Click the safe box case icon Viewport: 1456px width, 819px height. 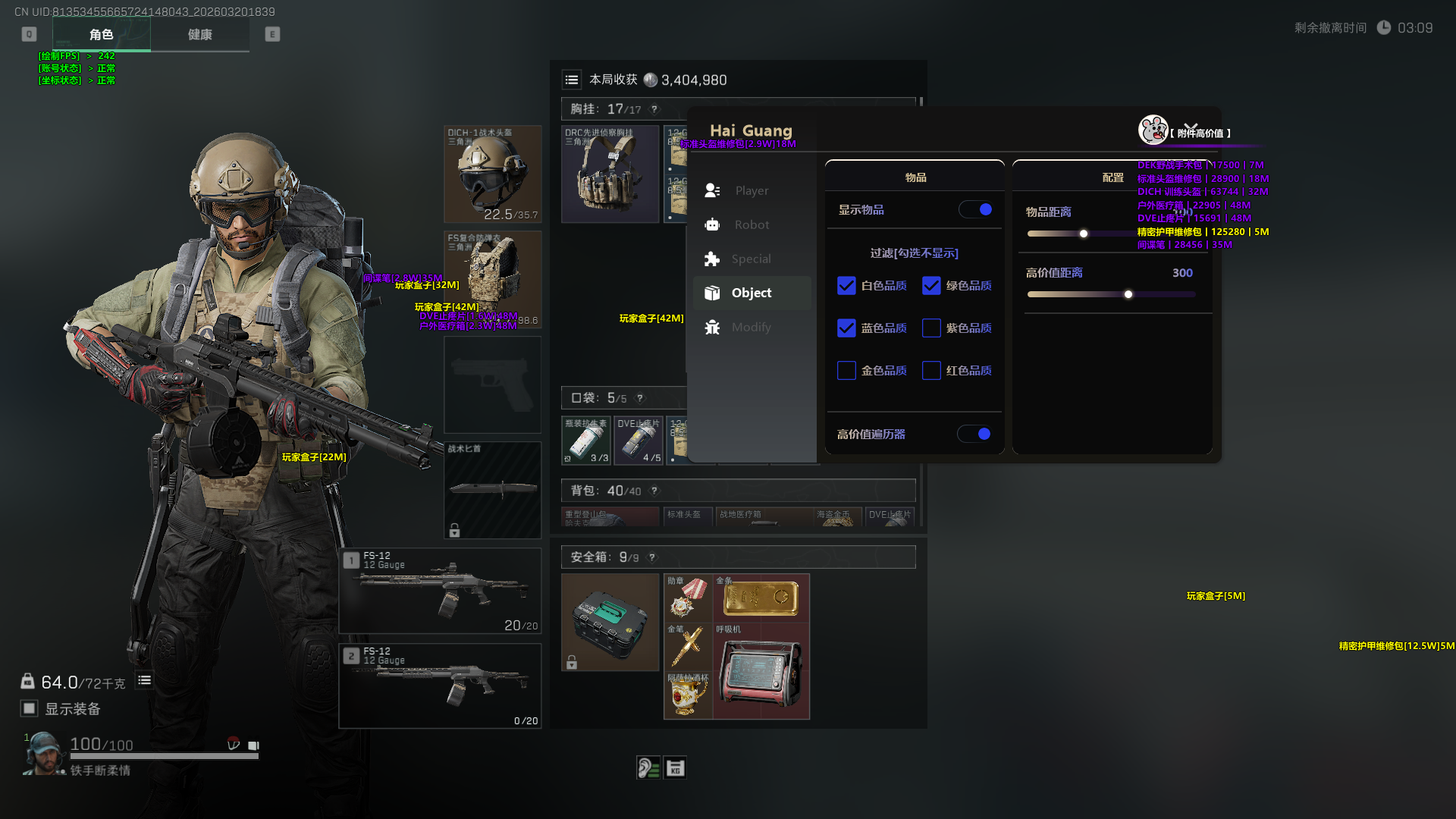(x=610, y=622)
